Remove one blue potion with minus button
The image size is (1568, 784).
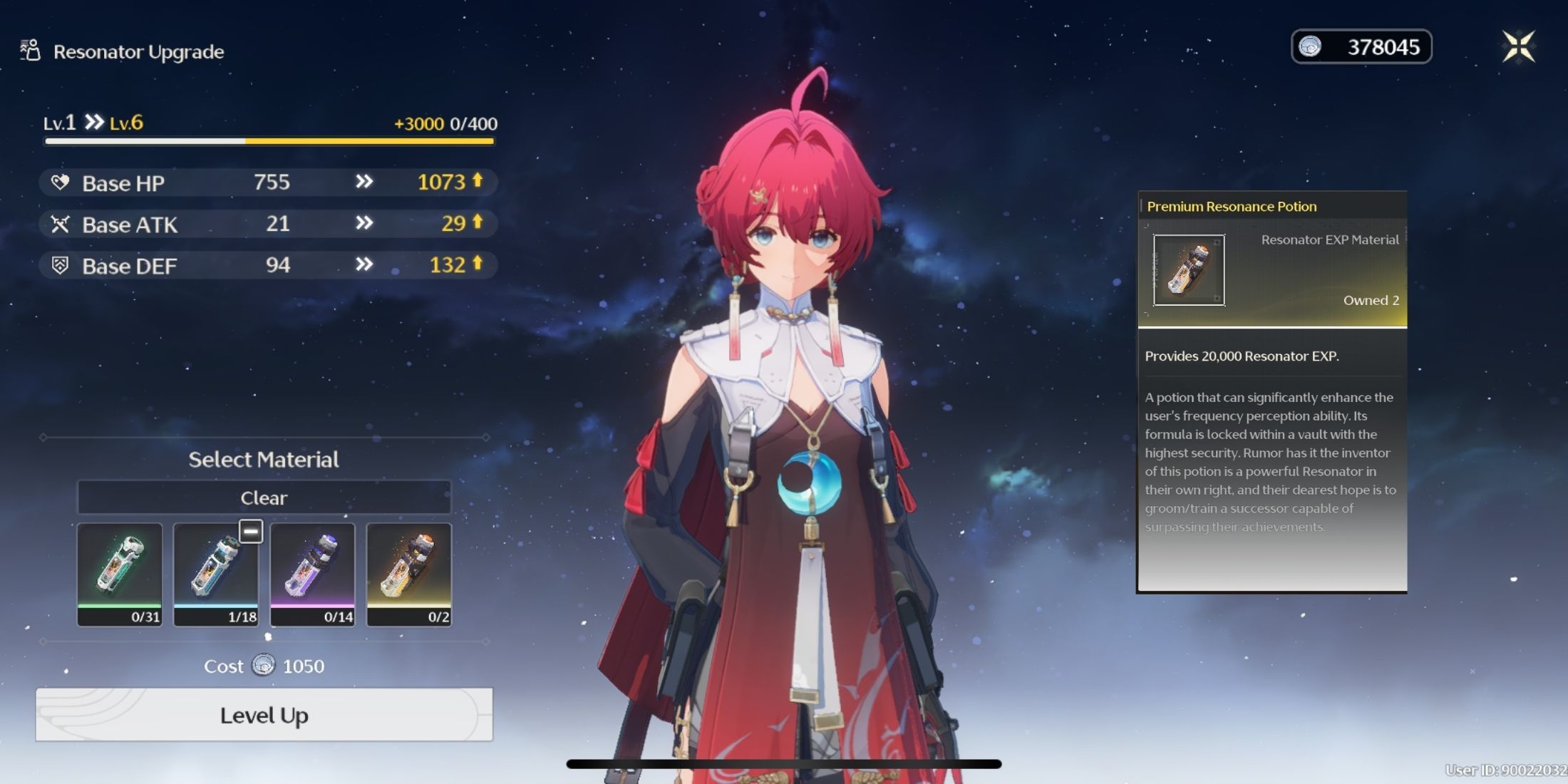(251, 531)
